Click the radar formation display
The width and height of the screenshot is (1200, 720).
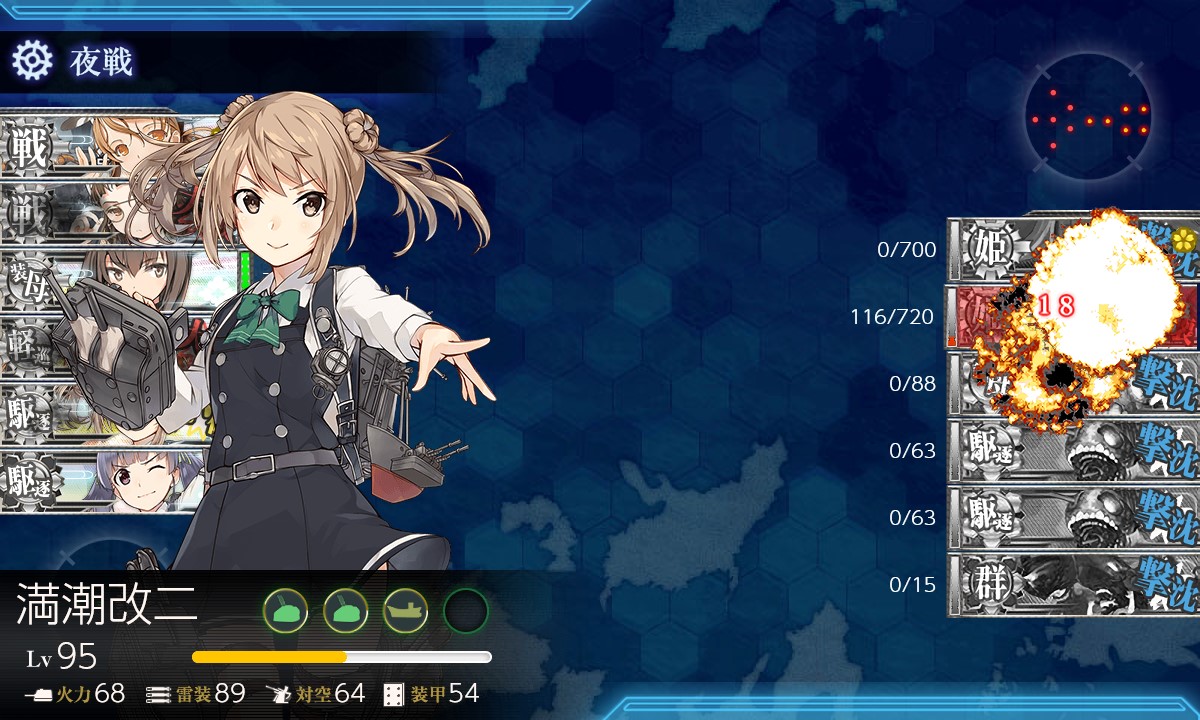(x=1088, y=118)
